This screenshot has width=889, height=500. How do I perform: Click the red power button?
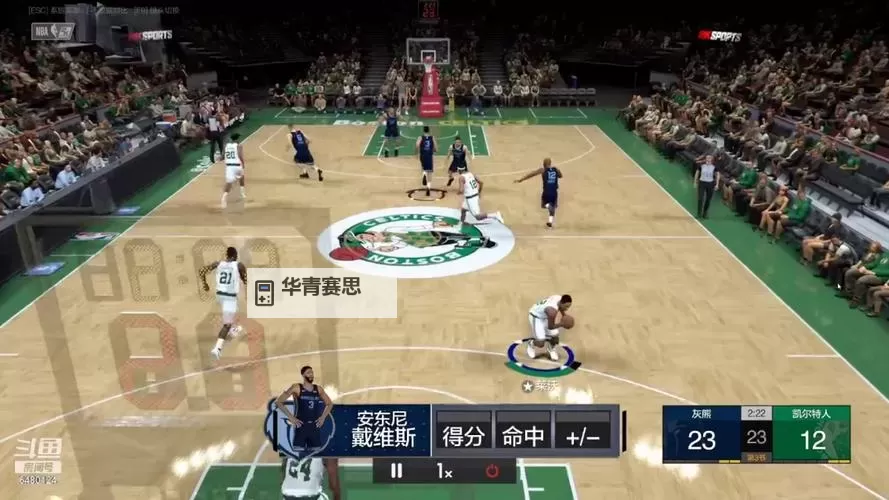pyautogui.click(x=492, y=471)
